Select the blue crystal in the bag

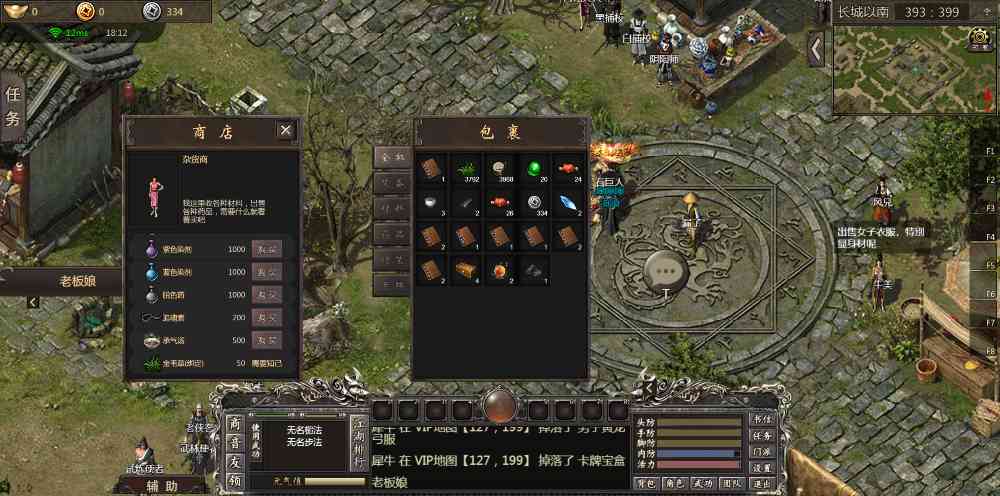point(568,202)
